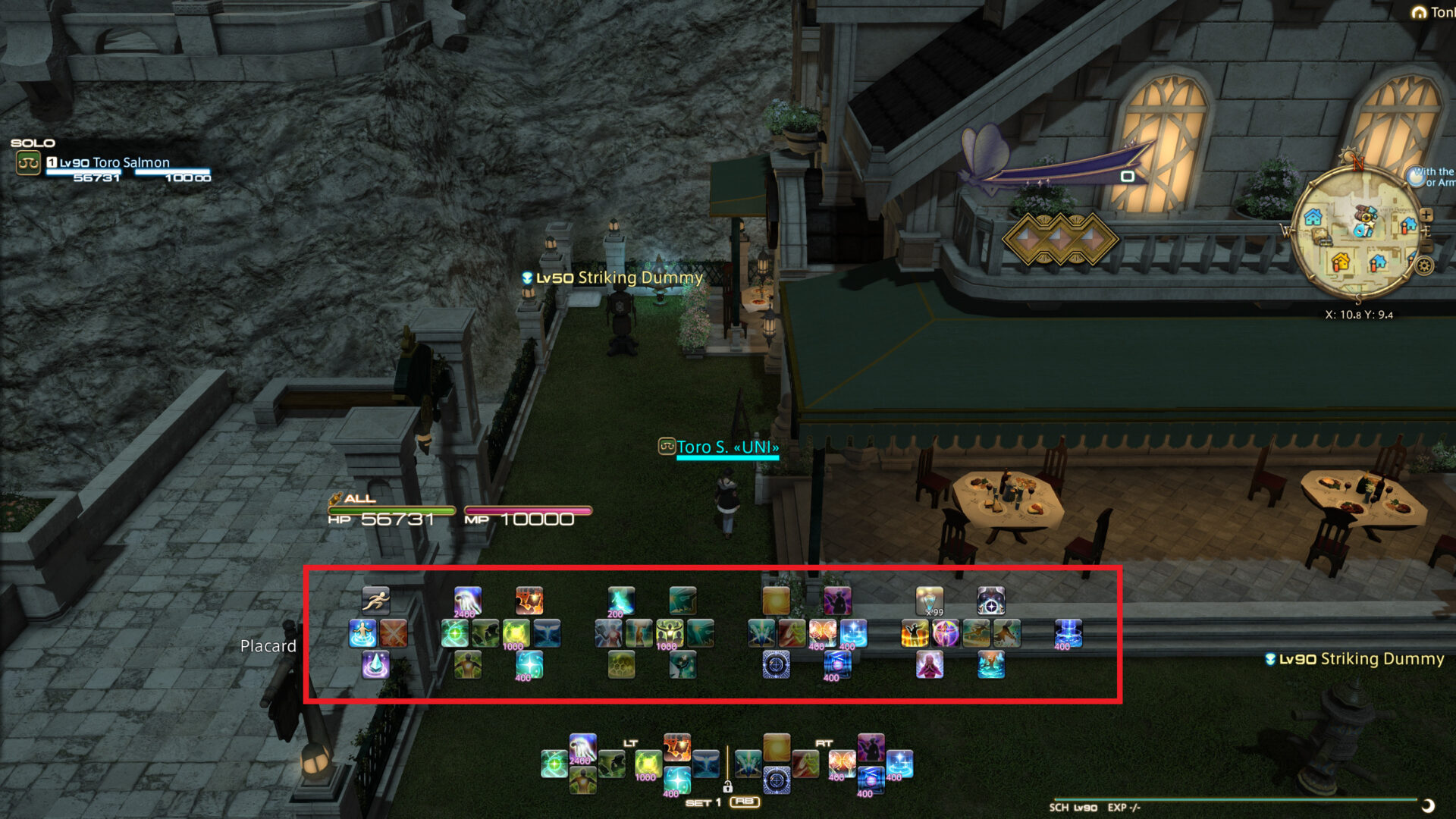Click the minimap zoom-in plus button
The height and width of the screenshot is (819, 1456).
1426,215
